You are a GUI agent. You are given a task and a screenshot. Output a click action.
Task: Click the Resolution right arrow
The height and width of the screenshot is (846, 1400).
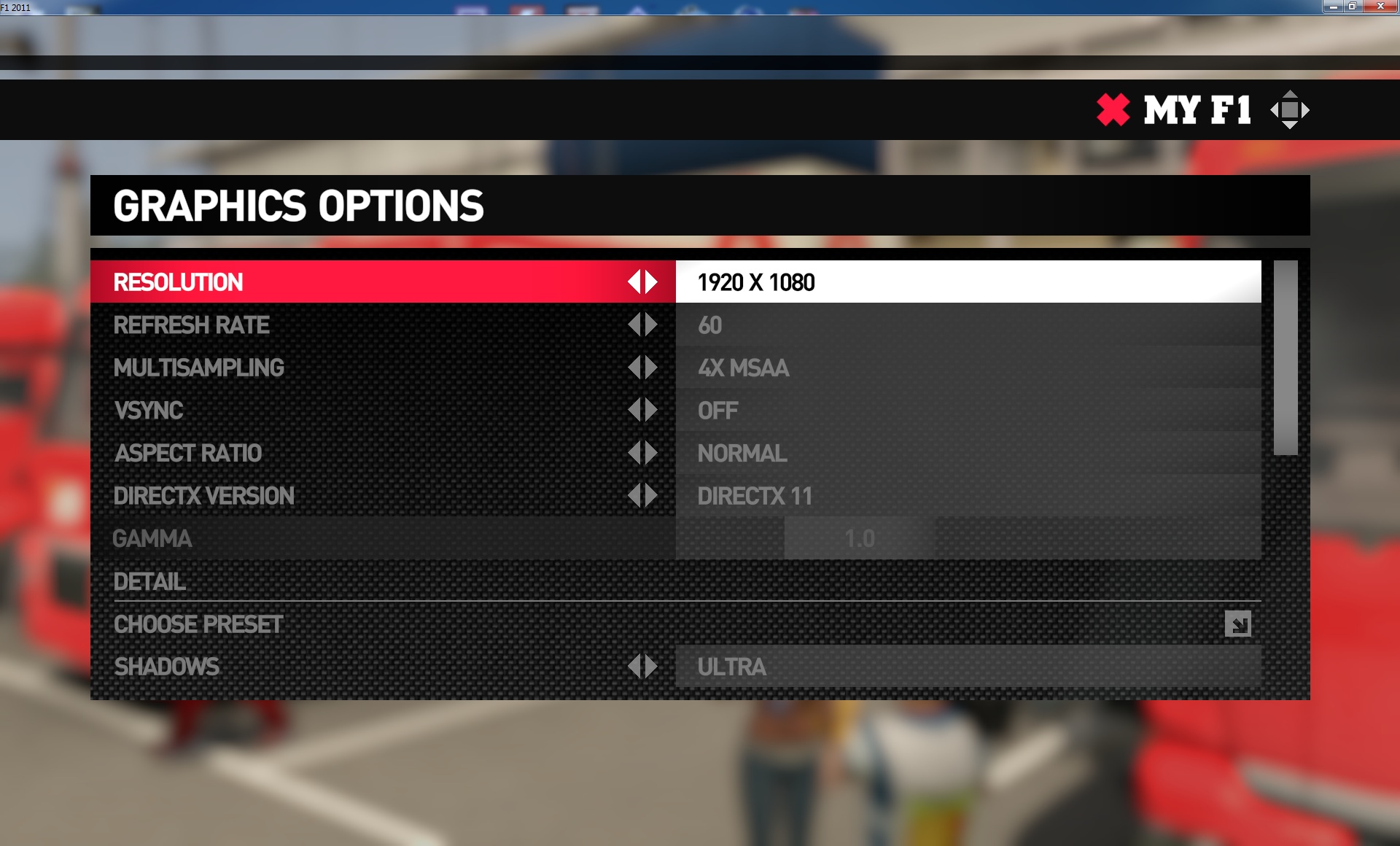click(651, 282)
